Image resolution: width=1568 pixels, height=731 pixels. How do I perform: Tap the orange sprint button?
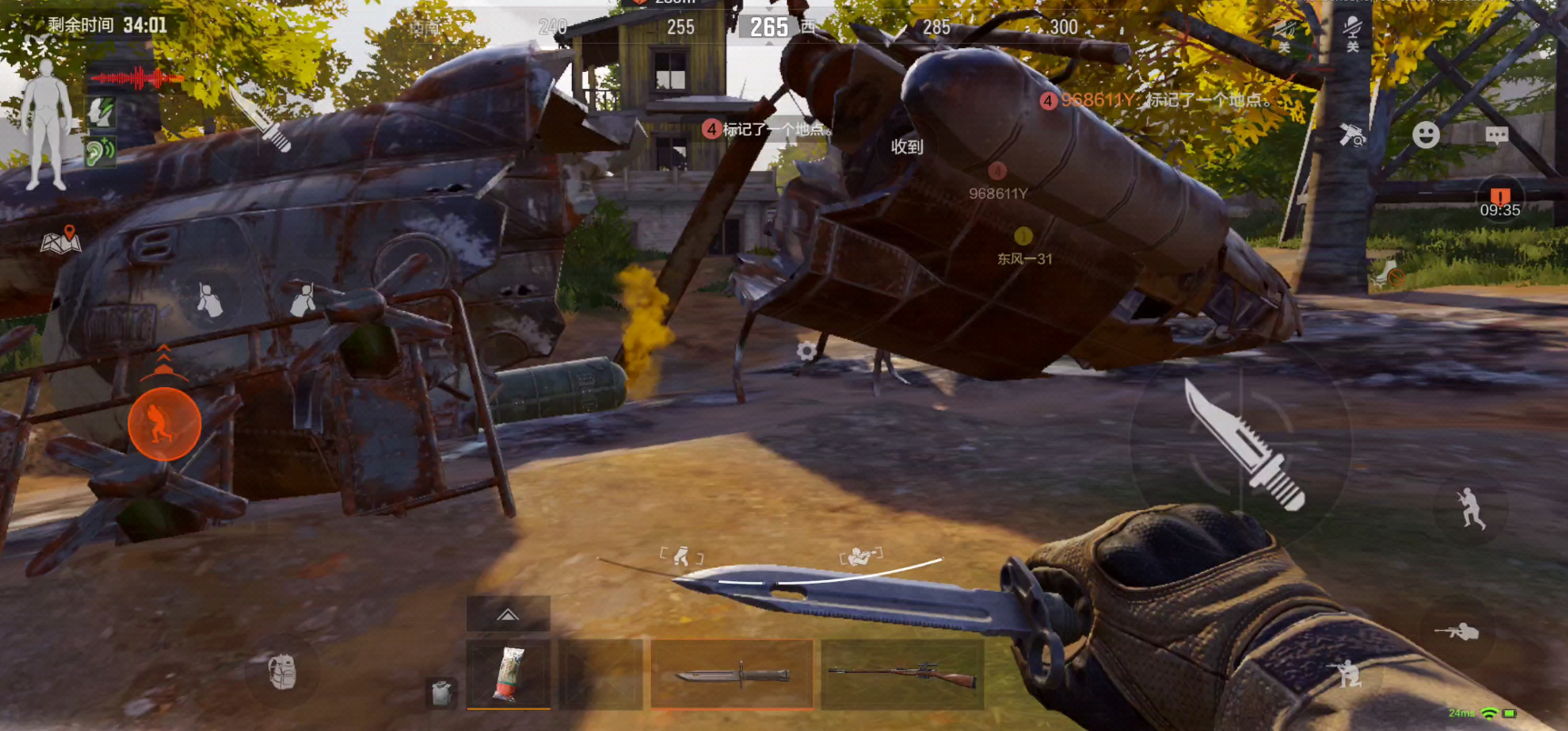click(x=165, y=424)
